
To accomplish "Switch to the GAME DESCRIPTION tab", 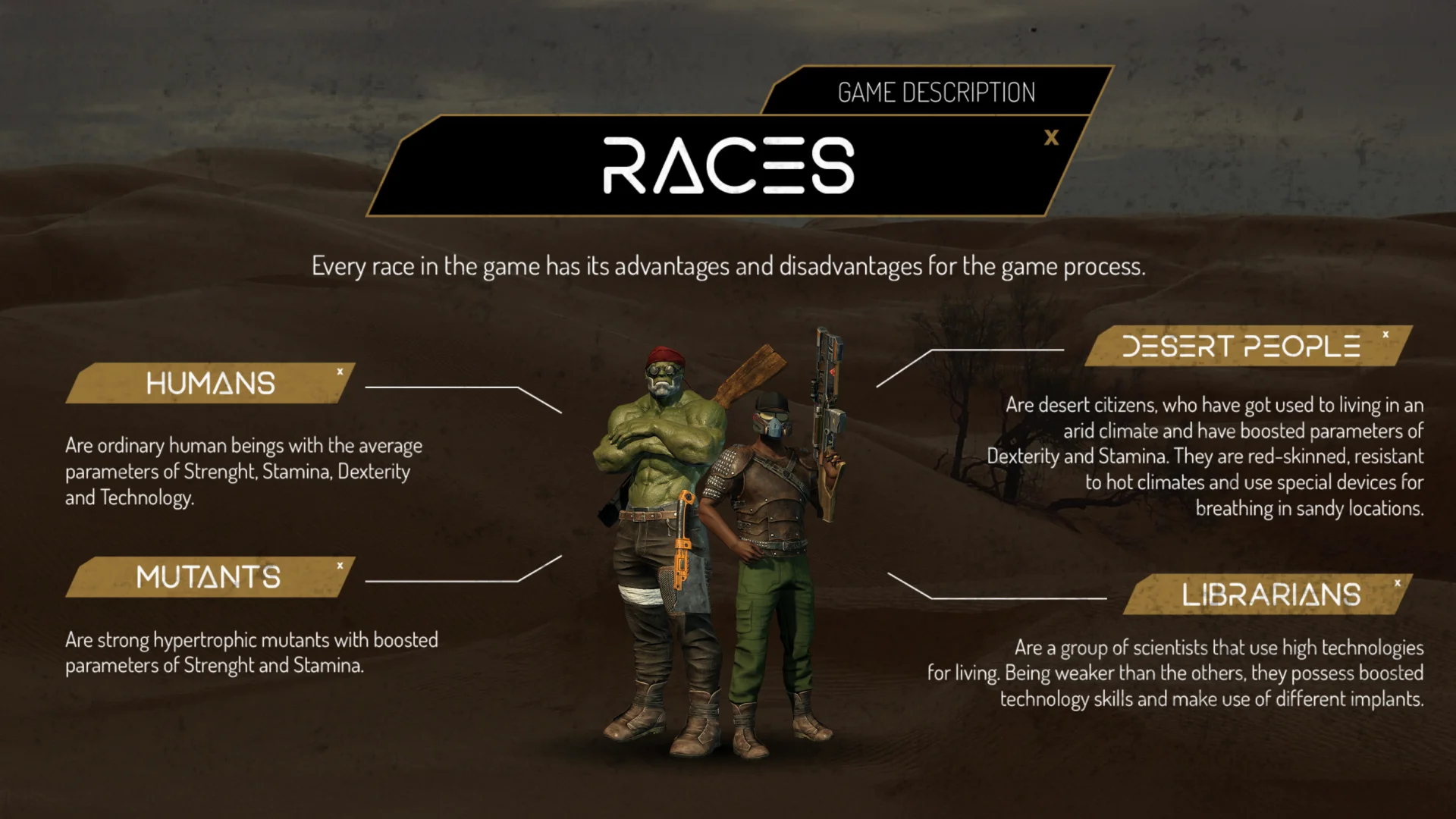I will coord(936,91).
